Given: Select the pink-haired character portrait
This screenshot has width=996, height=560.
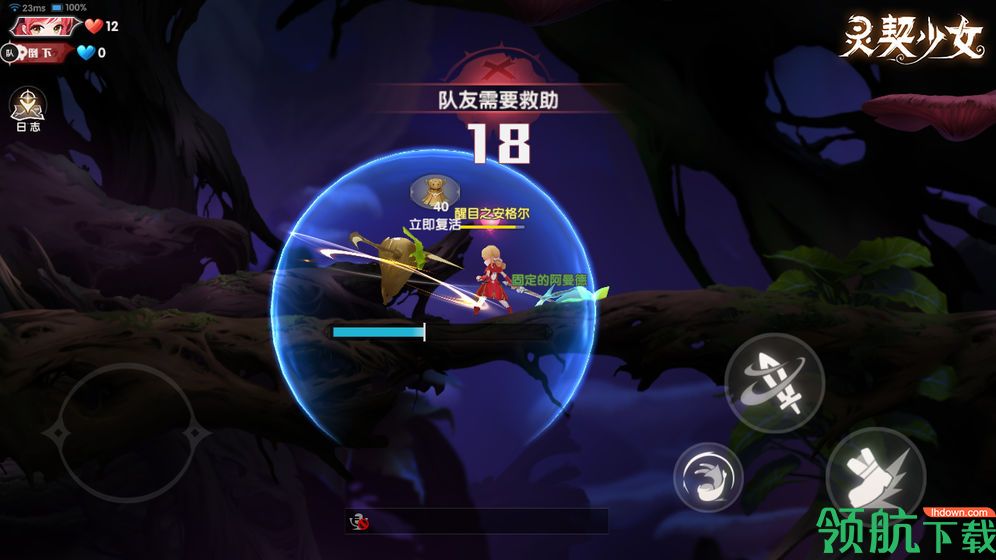Looking at the screenshot, I should (42, 26).
